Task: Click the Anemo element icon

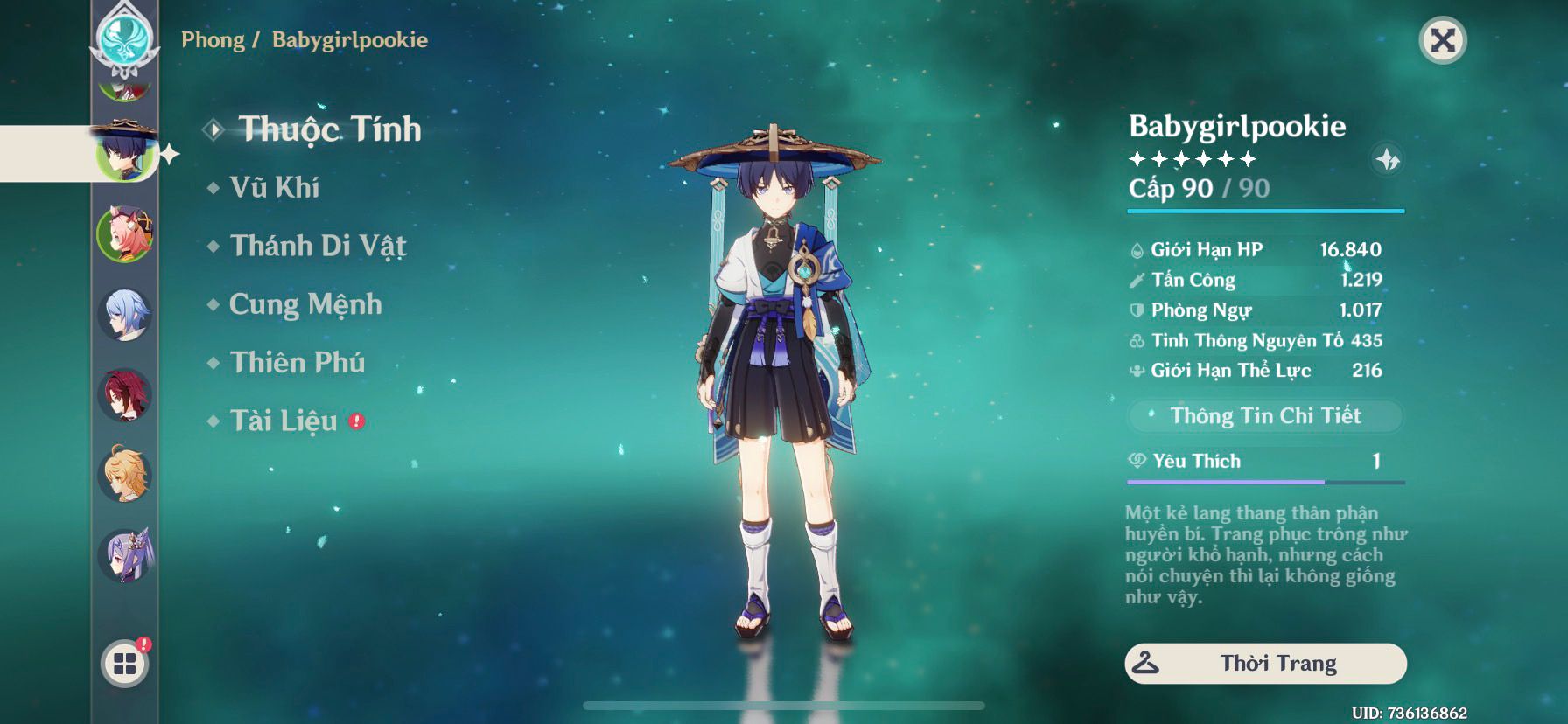Action: point(125,38)
